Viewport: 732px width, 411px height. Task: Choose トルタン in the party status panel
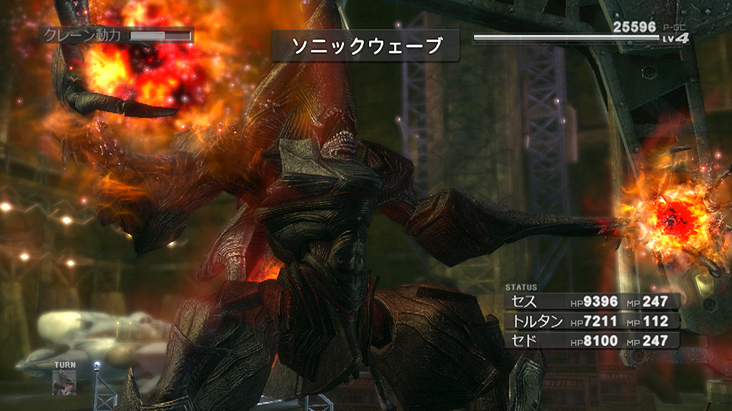pos(536,321)
